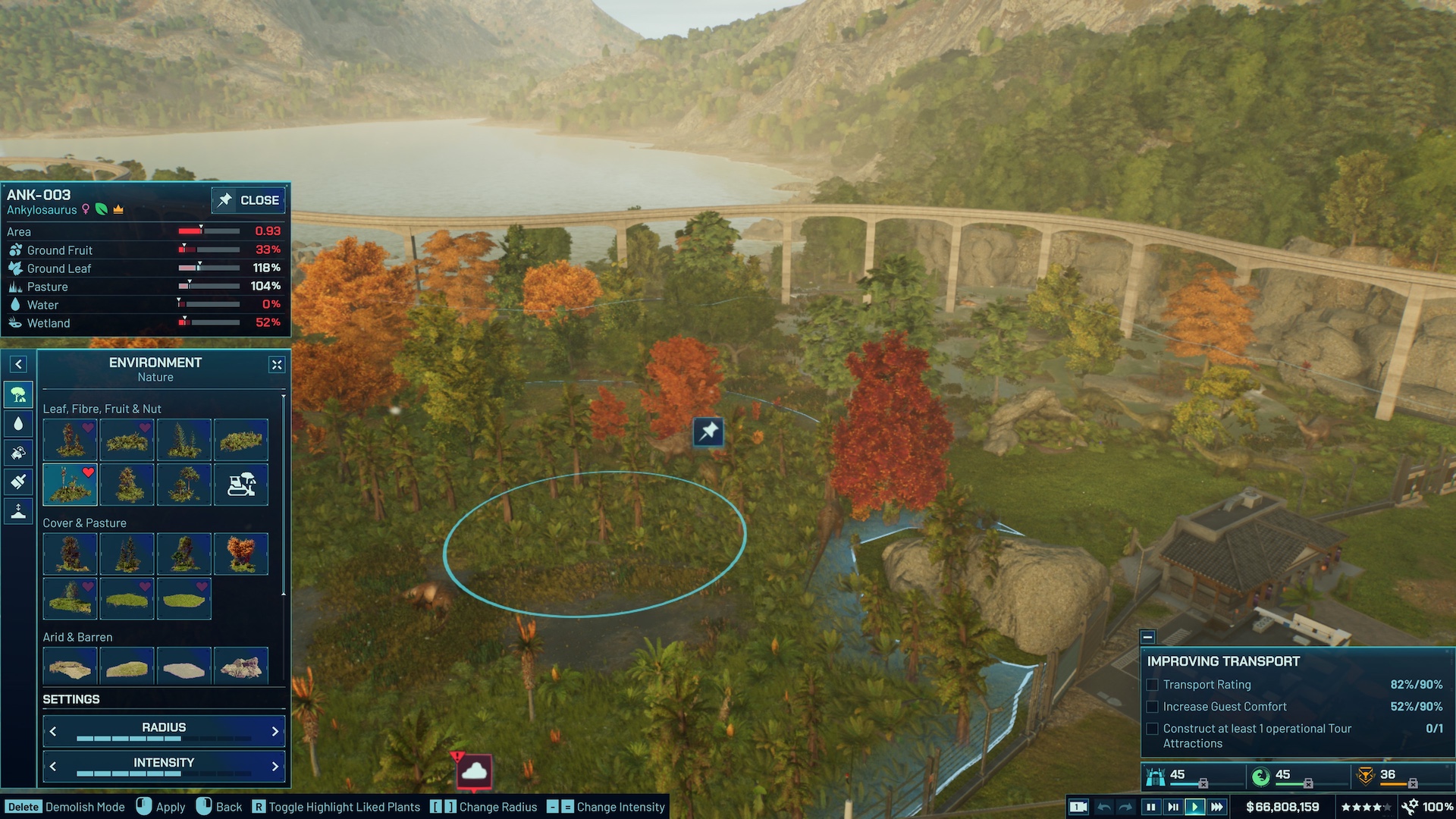1456x819 pixels.
Task: Check the Transport Rating objective checkbox
Action: [x=1153, y=685]
